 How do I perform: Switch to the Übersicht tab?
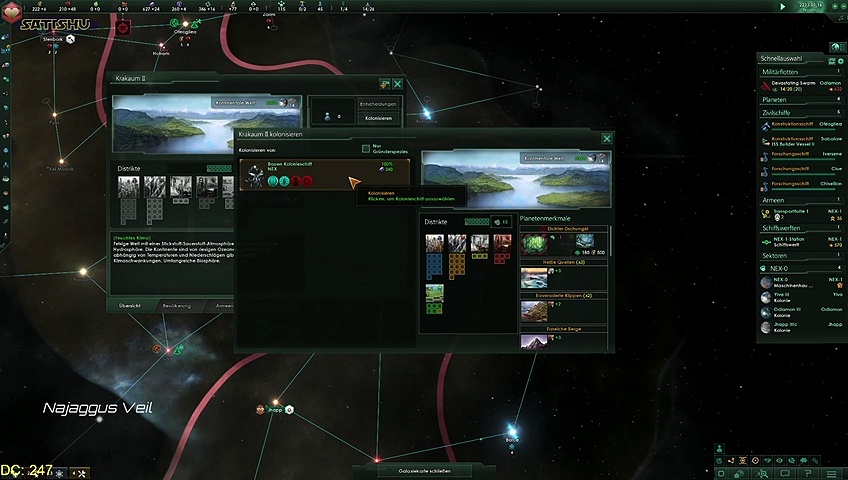coord(130,305)
